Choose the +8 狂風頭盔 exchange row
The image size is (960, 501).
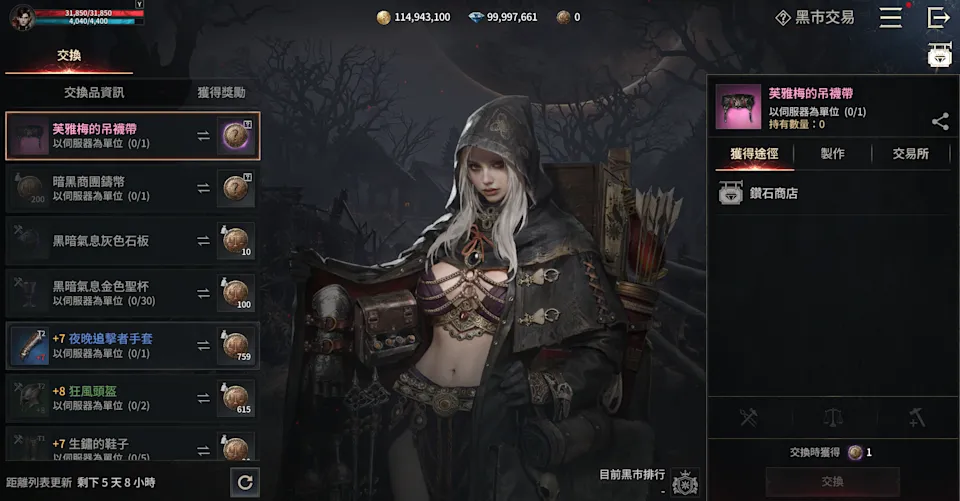point(132,398)
